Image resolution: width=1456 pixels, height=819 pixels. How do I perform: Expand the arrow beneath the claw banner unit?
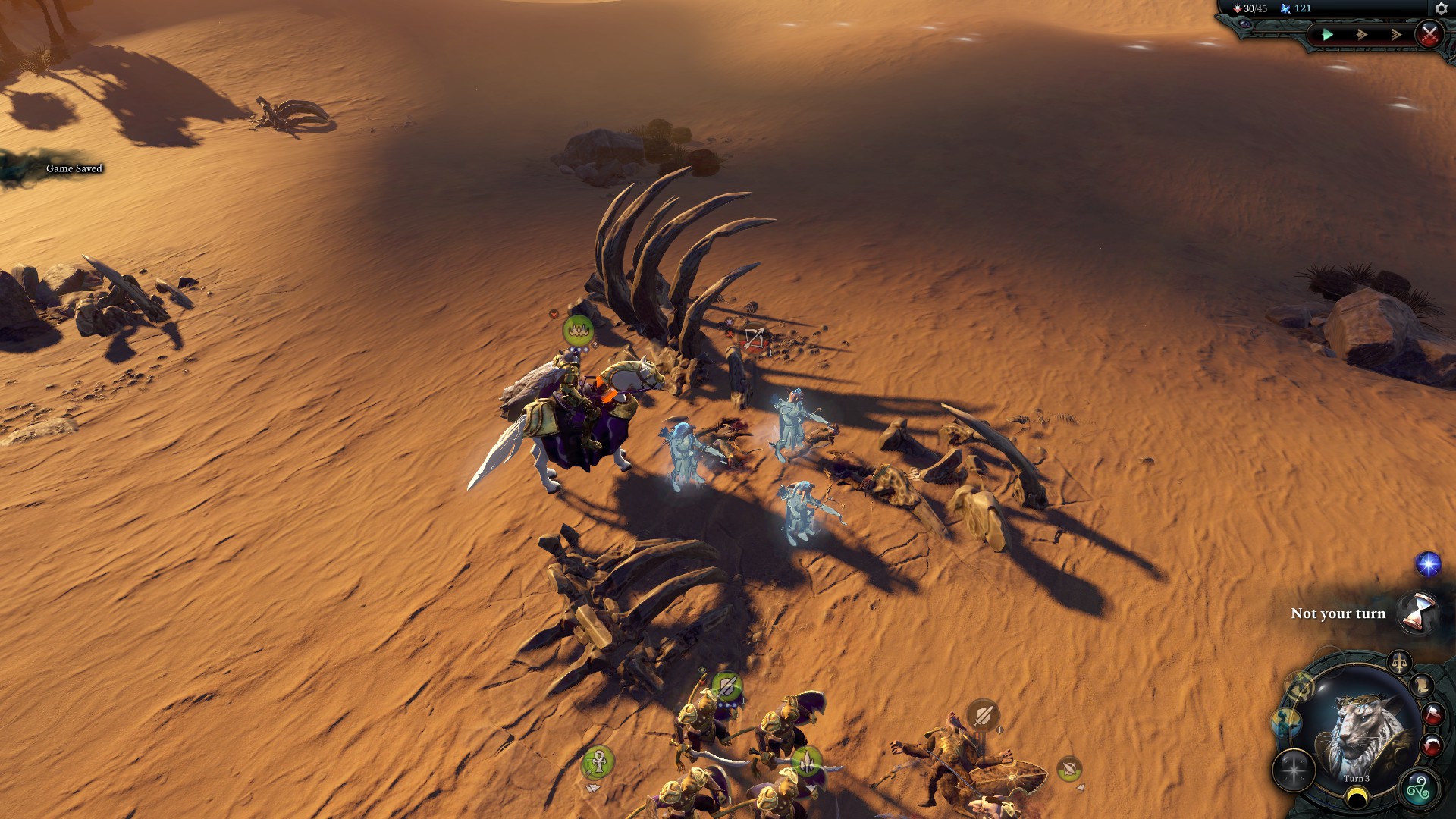811,787
